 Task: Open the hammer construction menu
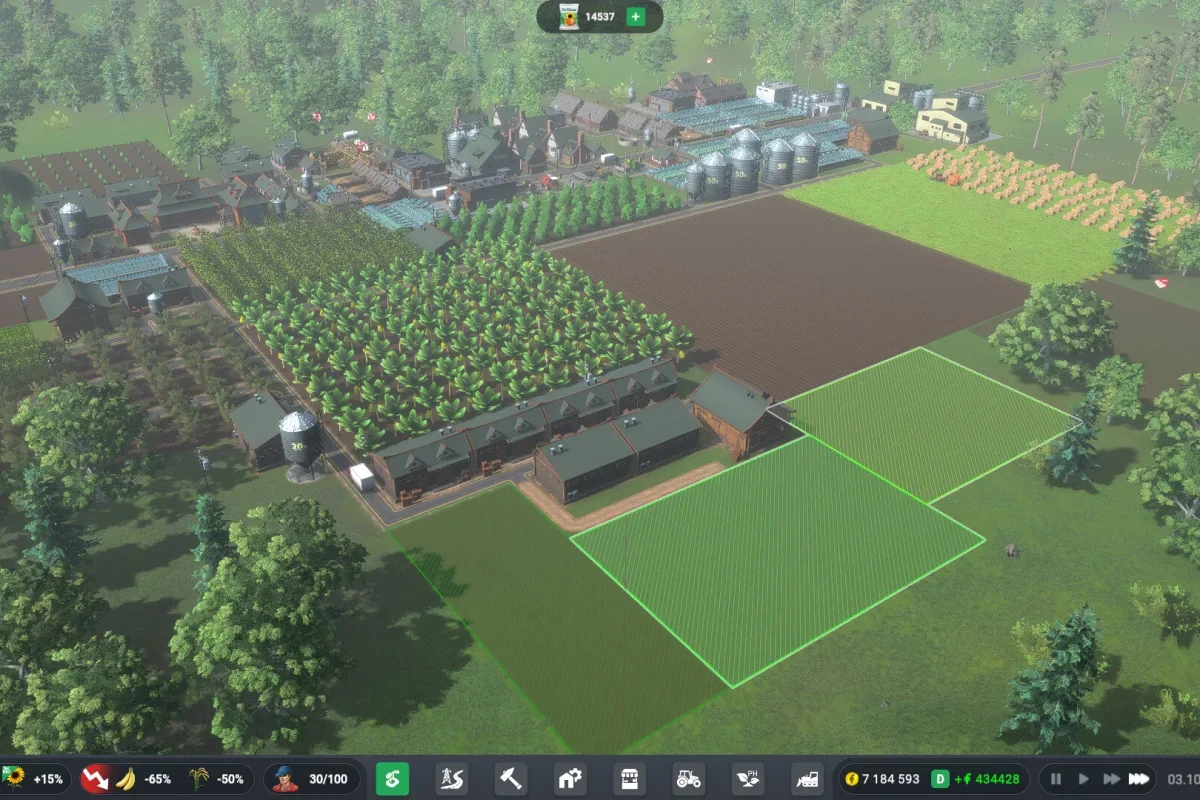click(511, 779)
